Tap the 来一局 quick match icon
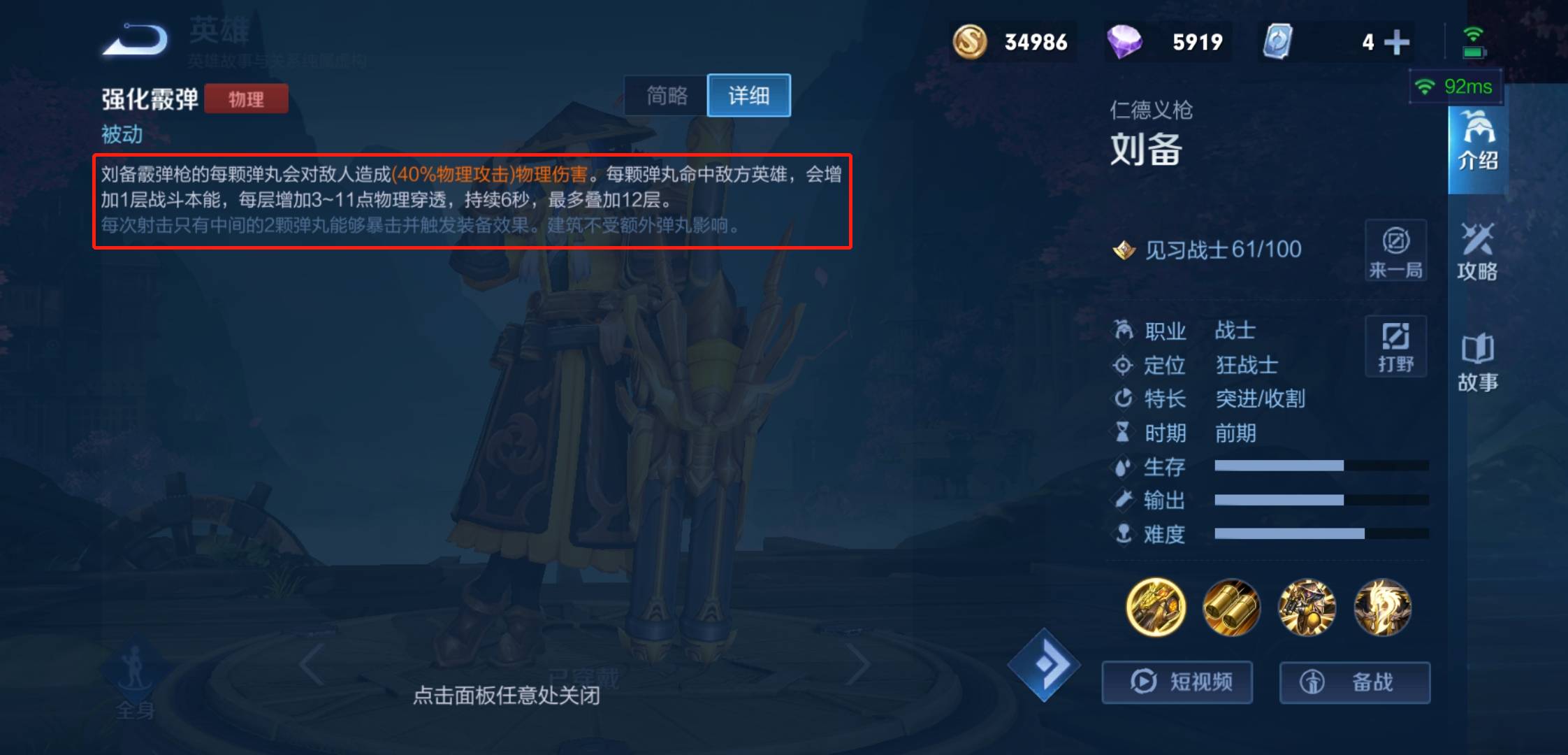The image size is (1568, 755). [x=1395, y=252]
